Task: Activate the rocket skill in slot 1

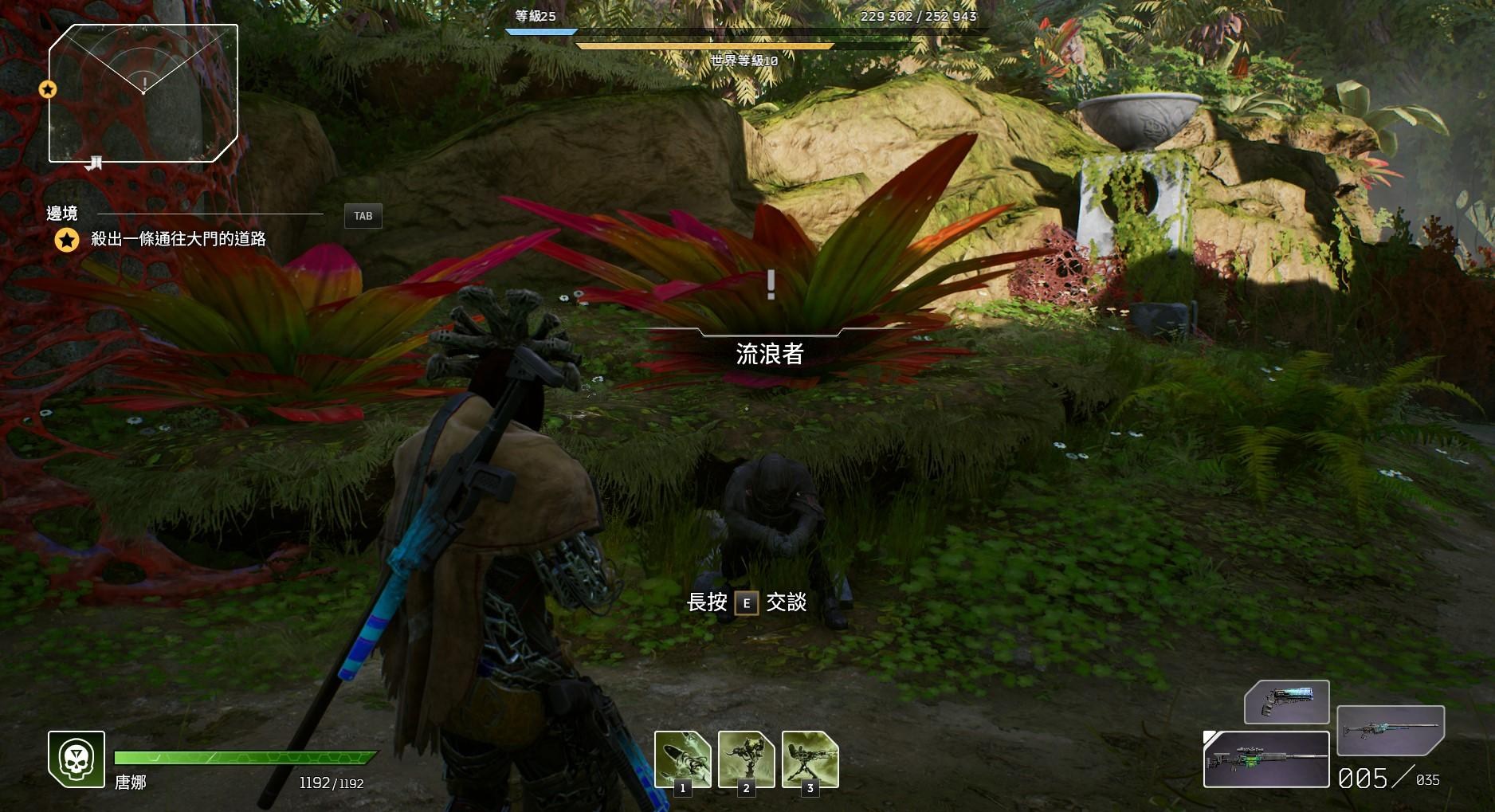Action: (x=682, y=759)
